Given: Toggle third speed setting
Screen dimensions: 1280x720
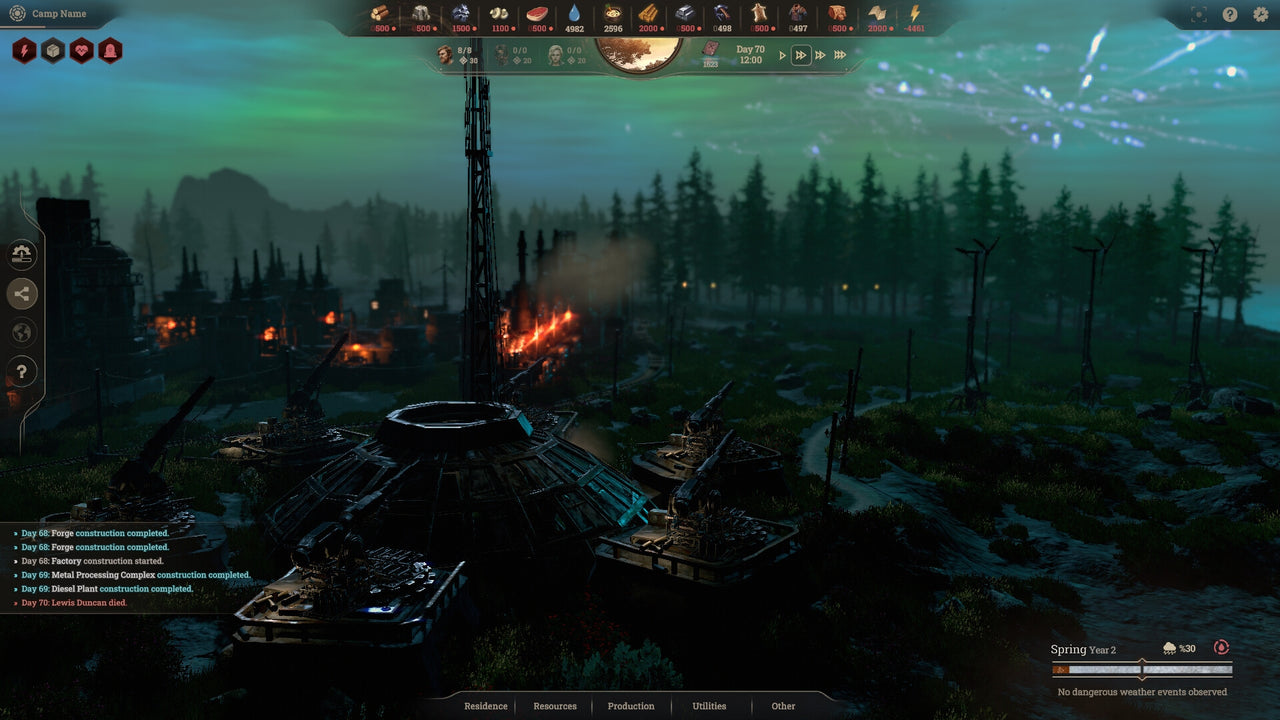Looking at the screenshot, I should pyautogui.click(x=820, y=55).
